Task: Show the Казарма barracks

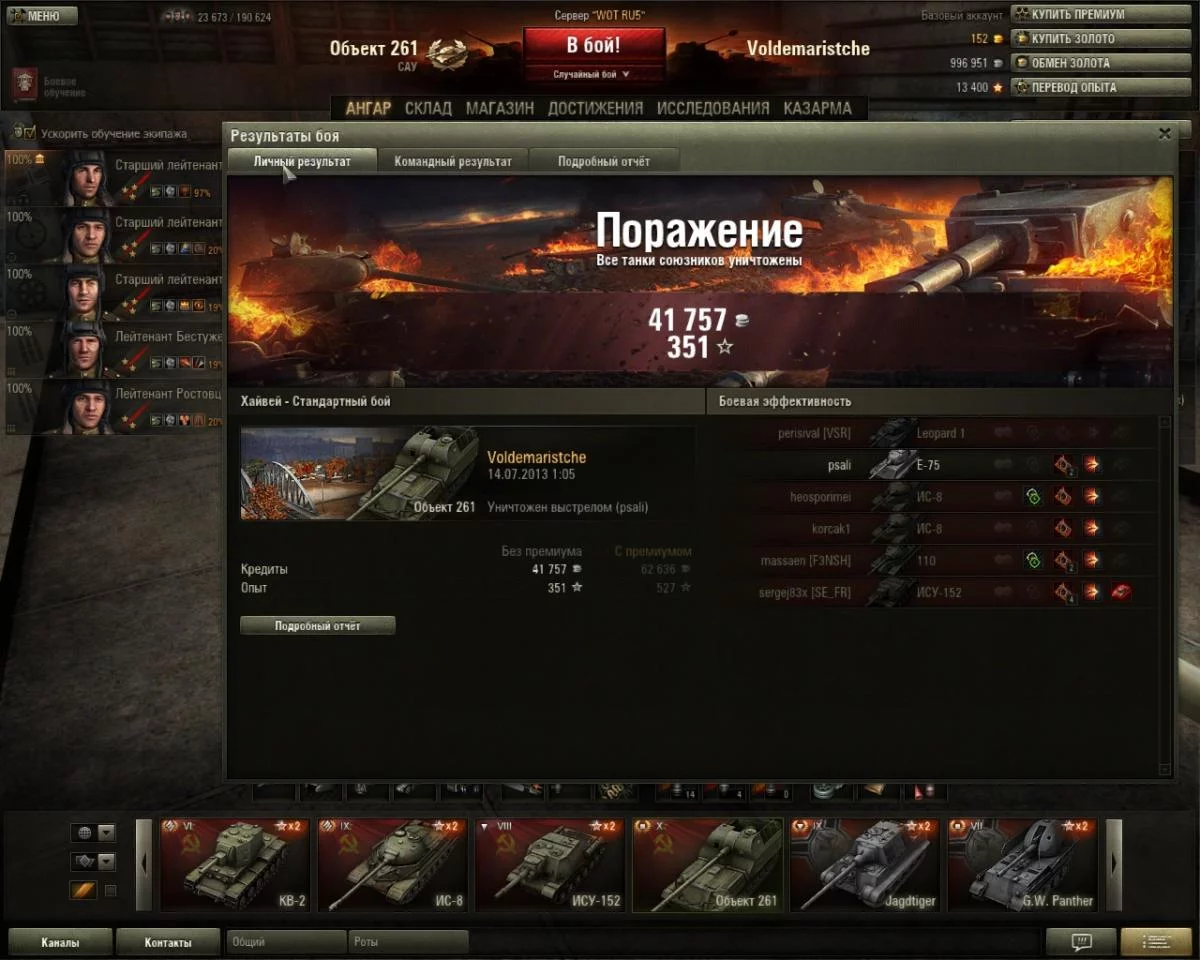Action: [x=817, y=108]
